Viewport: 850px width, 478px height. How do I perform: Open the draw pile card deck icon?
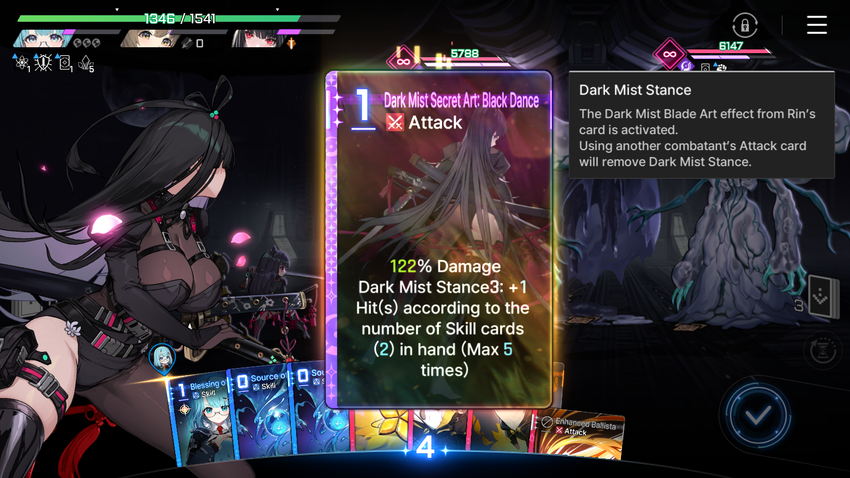(822, 297)
